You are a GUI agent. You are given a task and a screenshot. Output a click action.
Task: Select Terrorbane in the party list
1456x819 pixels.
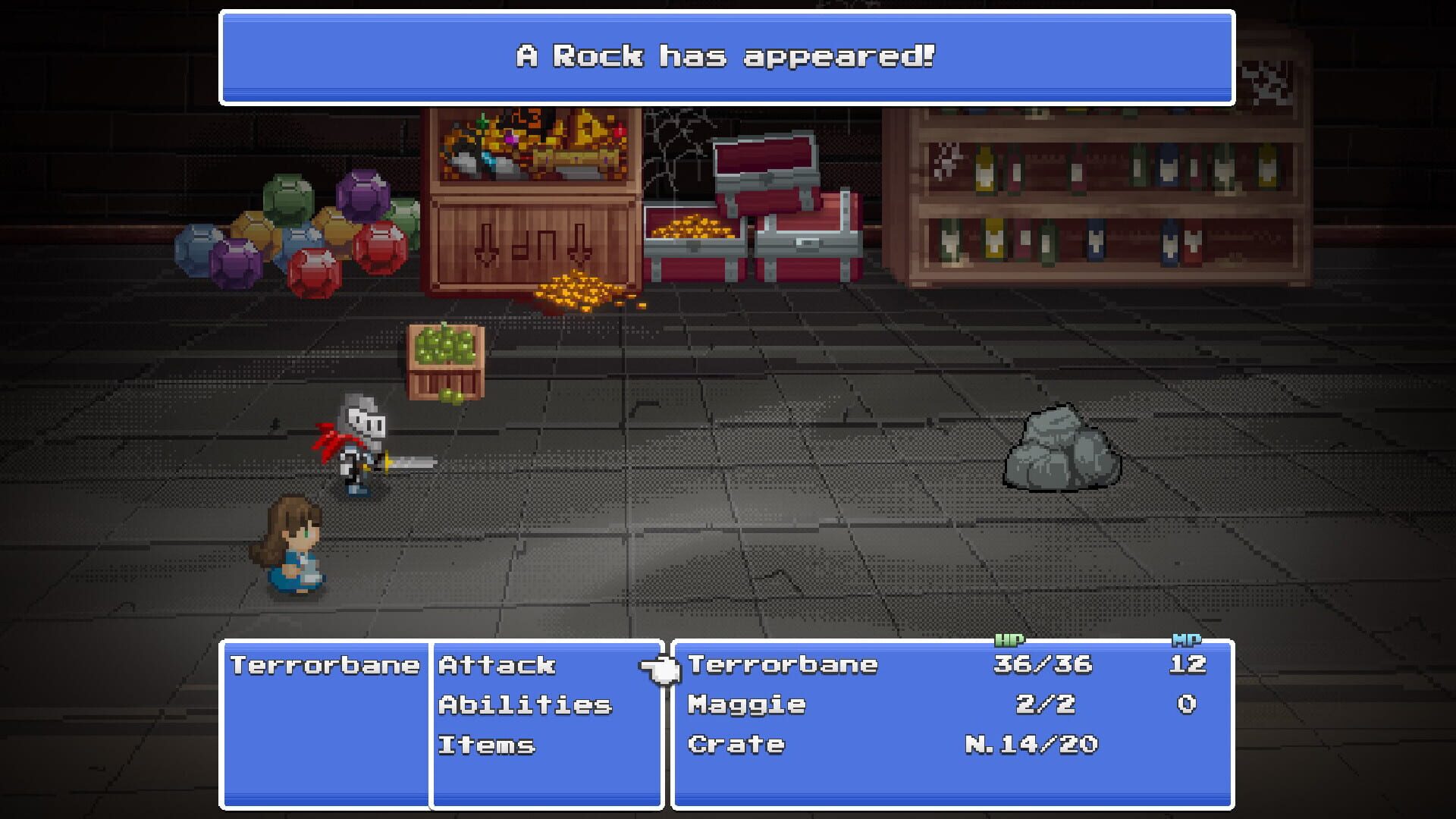point(781,666)
